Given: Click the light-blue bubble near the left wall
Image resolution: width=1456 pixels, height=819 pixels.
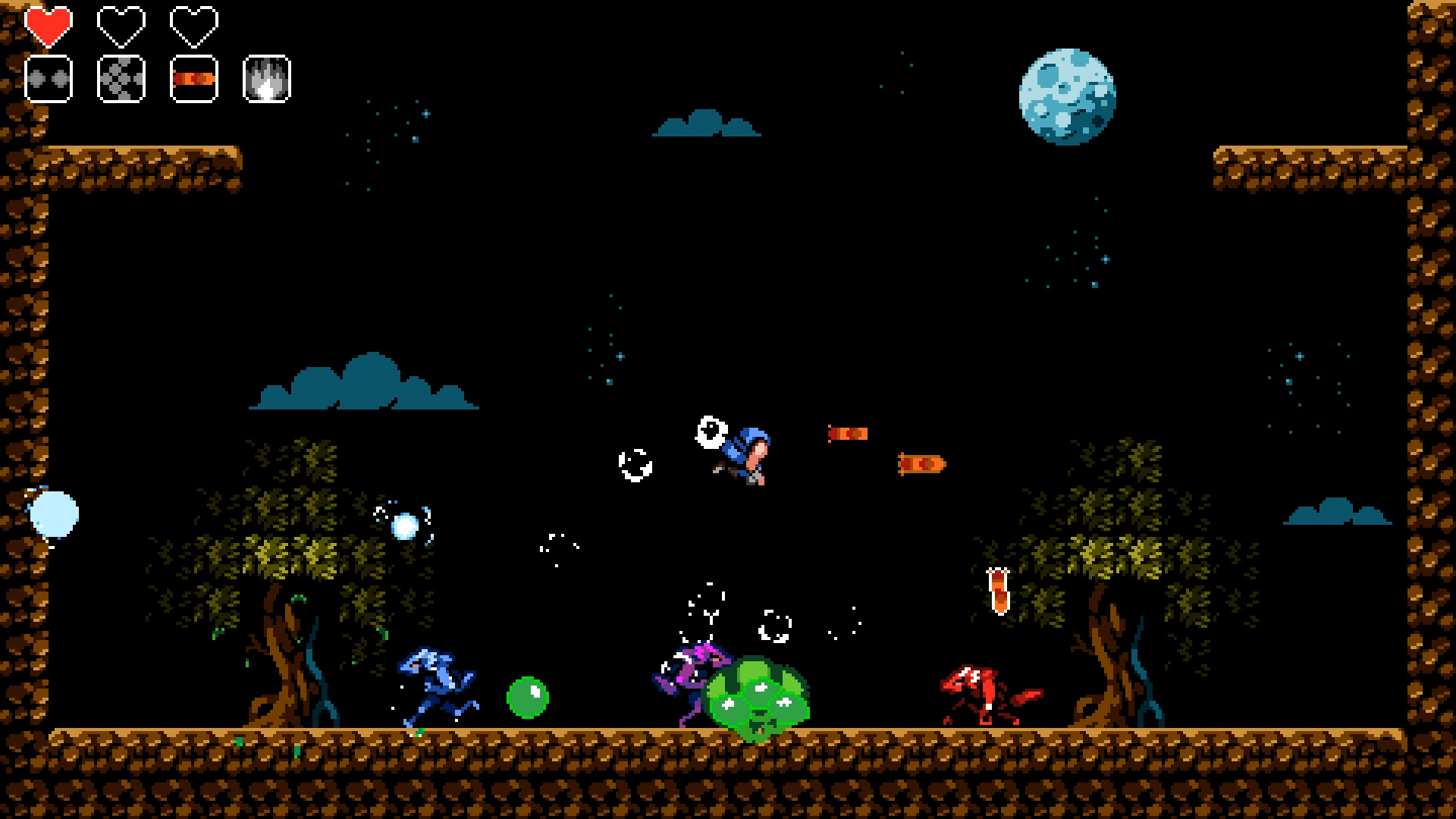Looking at the screenshot, I should pyautogui.click(x=55, y=514).
